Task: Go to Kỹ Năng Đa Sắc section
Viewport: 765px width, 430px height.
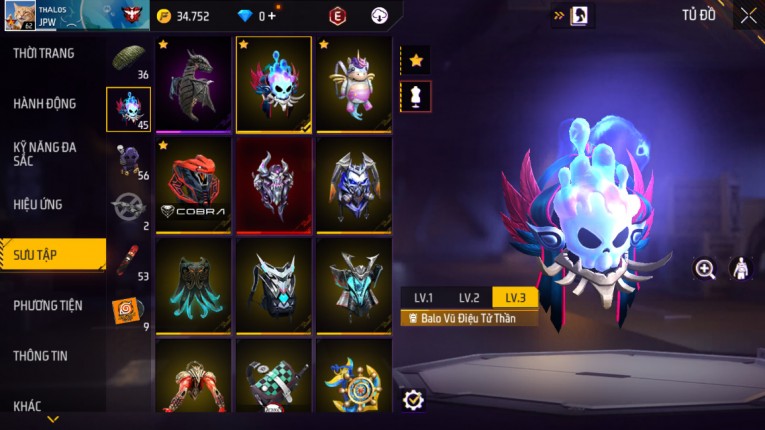Action: click(45, 153)
